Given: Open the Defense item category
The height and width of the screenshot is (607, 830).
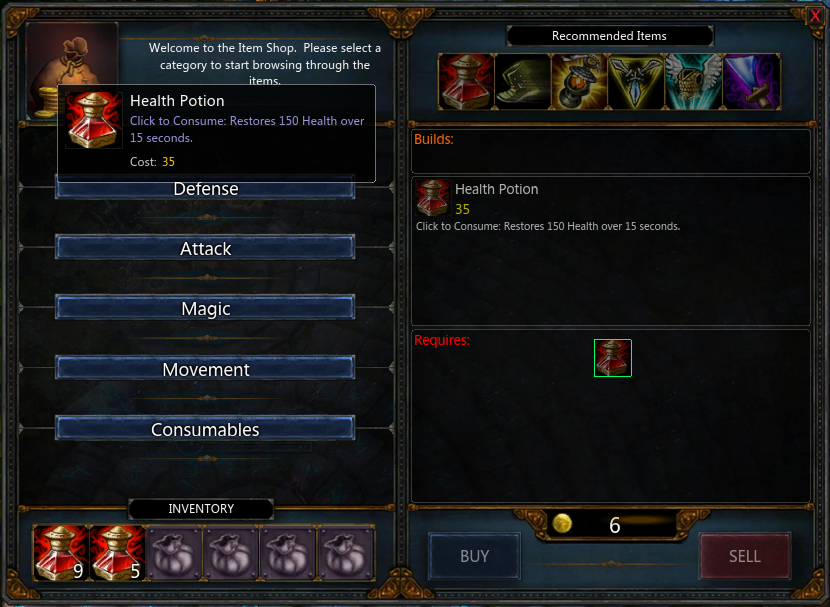Looking at the screenshot, I should [205, 189].
